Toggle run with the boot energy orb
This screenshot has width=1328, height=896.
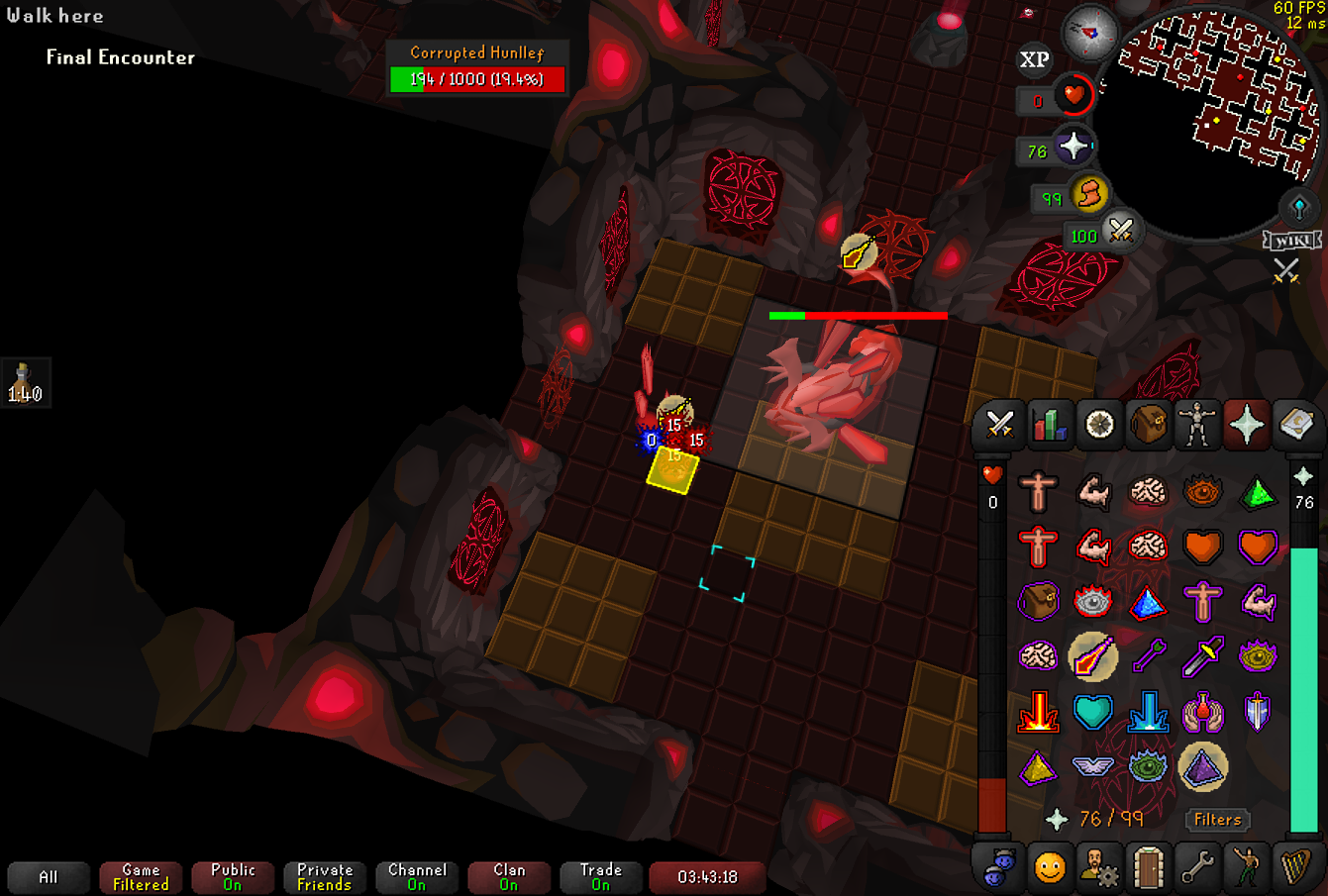click(x=1088, y=194)
